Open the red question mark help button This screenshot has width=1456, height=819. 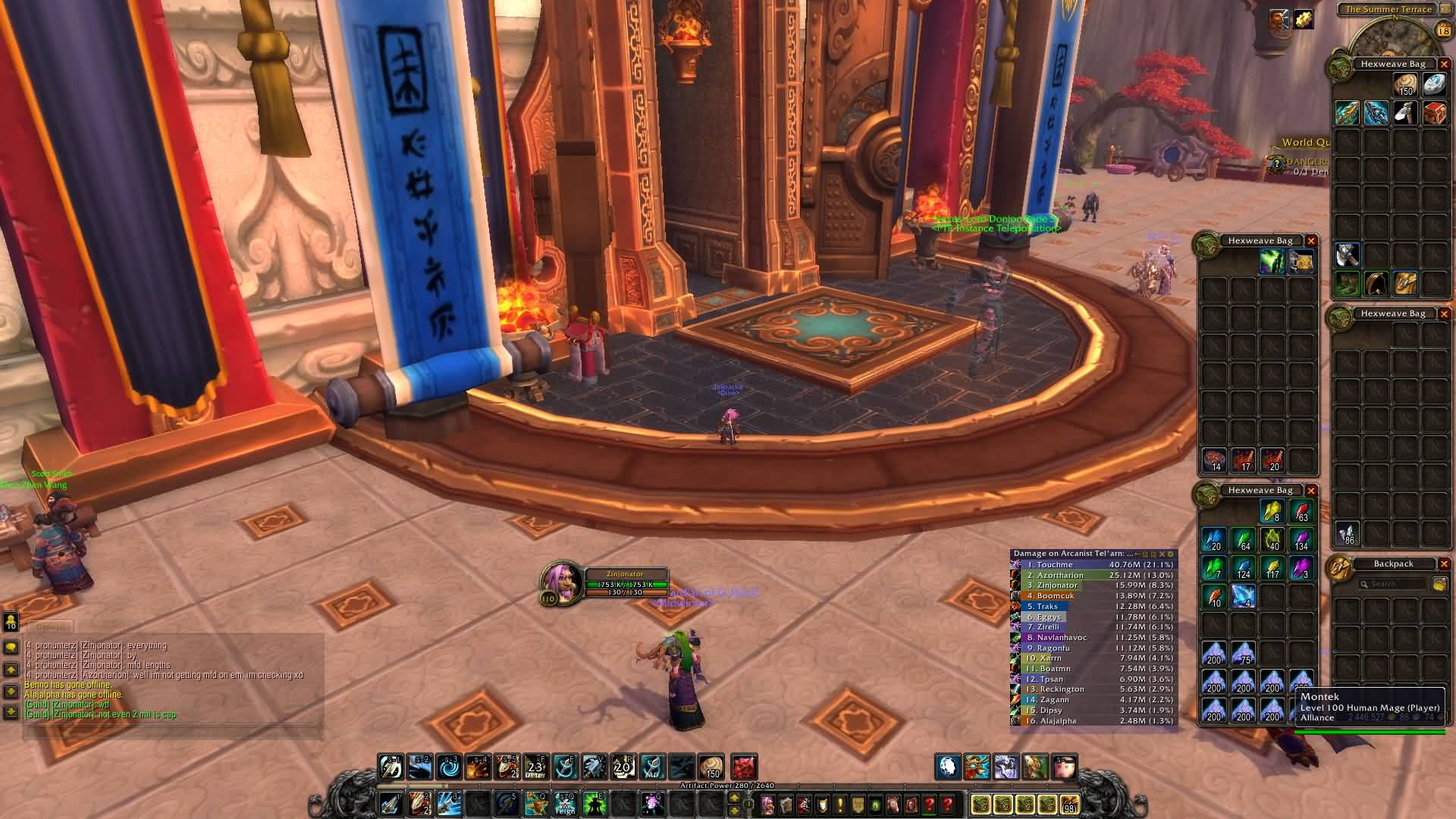point(948,804)
